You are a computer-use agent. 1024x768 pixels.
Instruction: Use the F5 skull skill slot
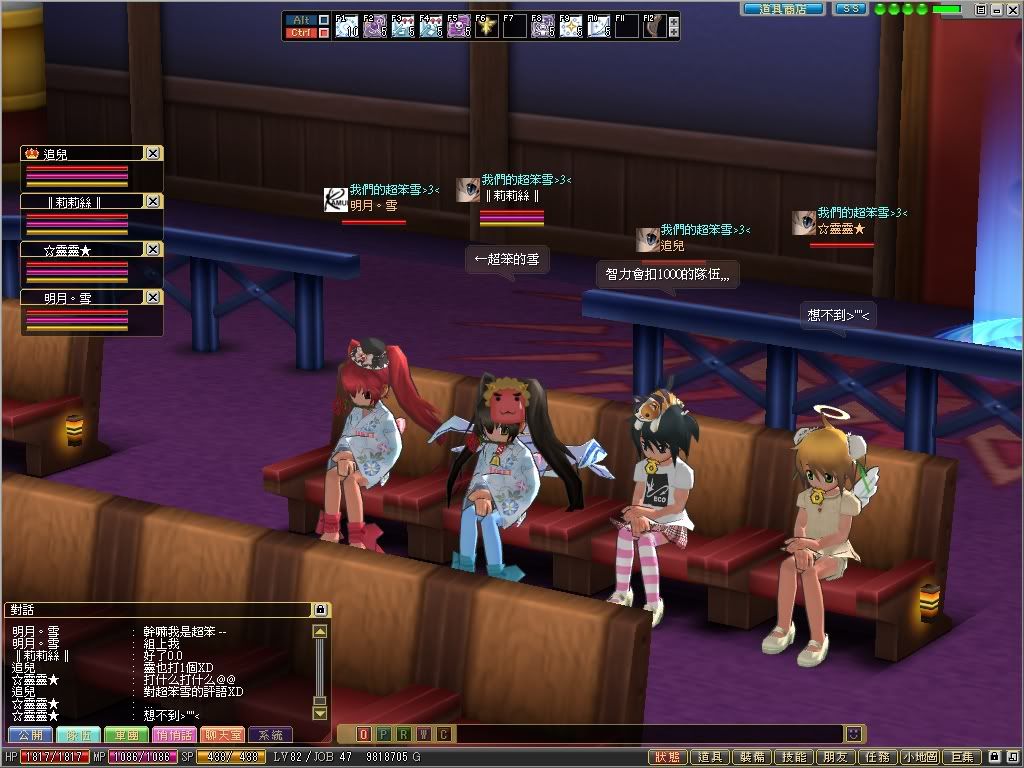pyautogui.click(x=459, y=26)
